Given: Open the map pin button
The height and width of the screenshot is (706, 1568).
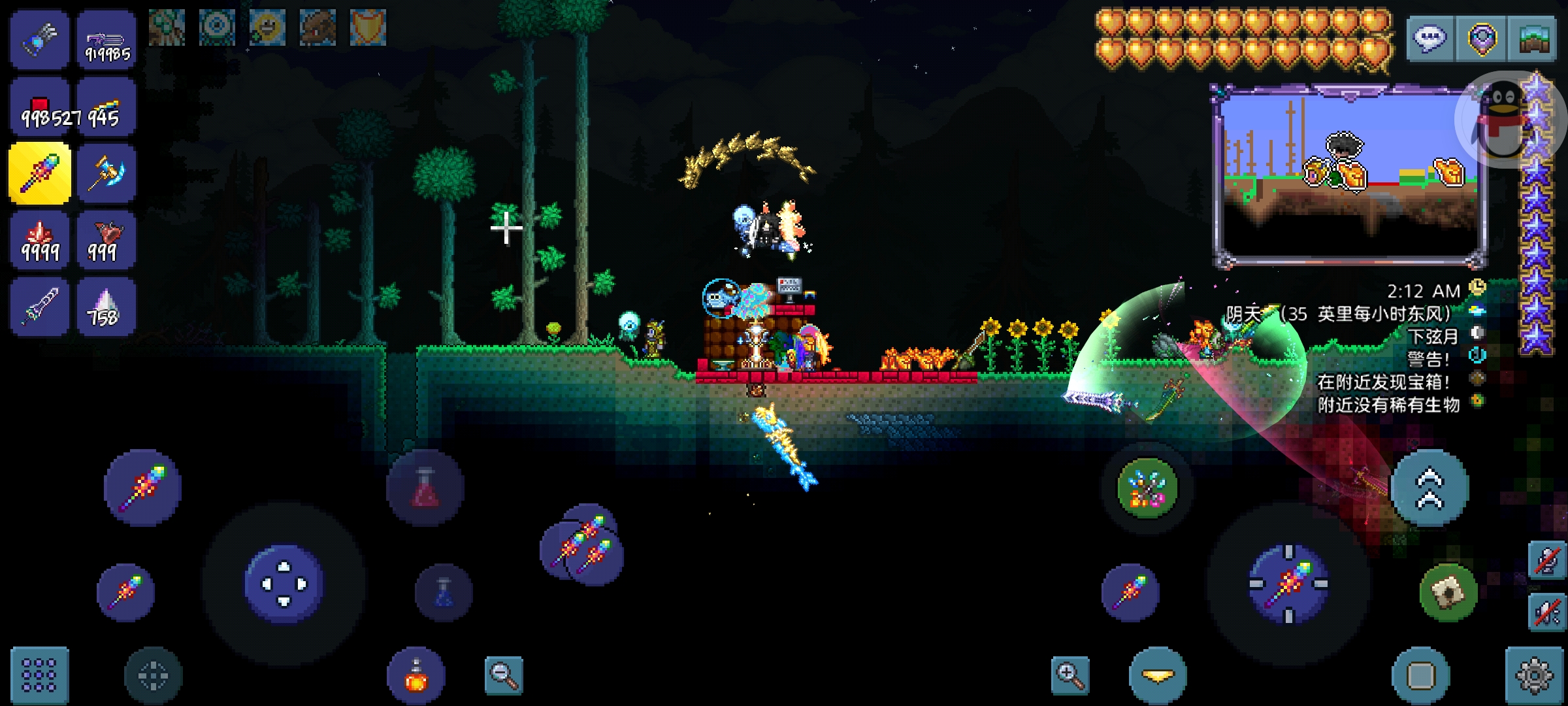Looking at the screenshot, I should click(1482, 39).
